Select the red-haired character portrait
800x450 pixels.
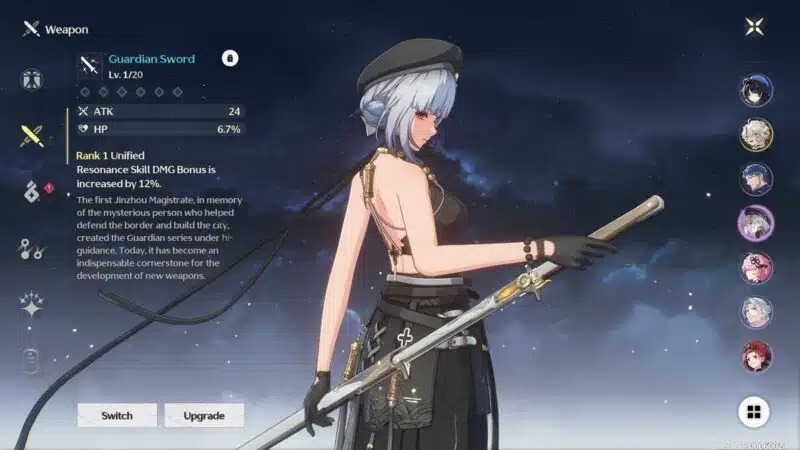pos(755,355)
